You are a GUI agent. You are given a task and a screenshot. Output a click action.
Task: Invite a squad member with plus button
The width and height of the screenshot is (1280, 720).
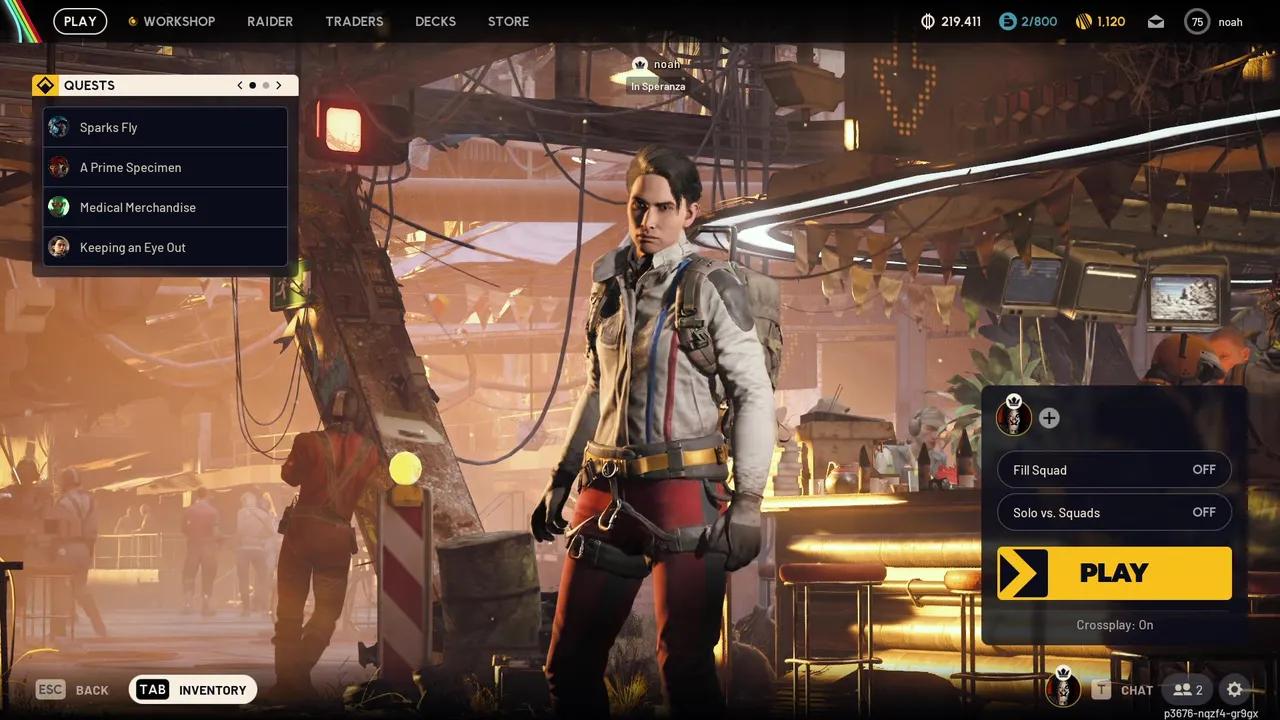[x=1049, y=418]
